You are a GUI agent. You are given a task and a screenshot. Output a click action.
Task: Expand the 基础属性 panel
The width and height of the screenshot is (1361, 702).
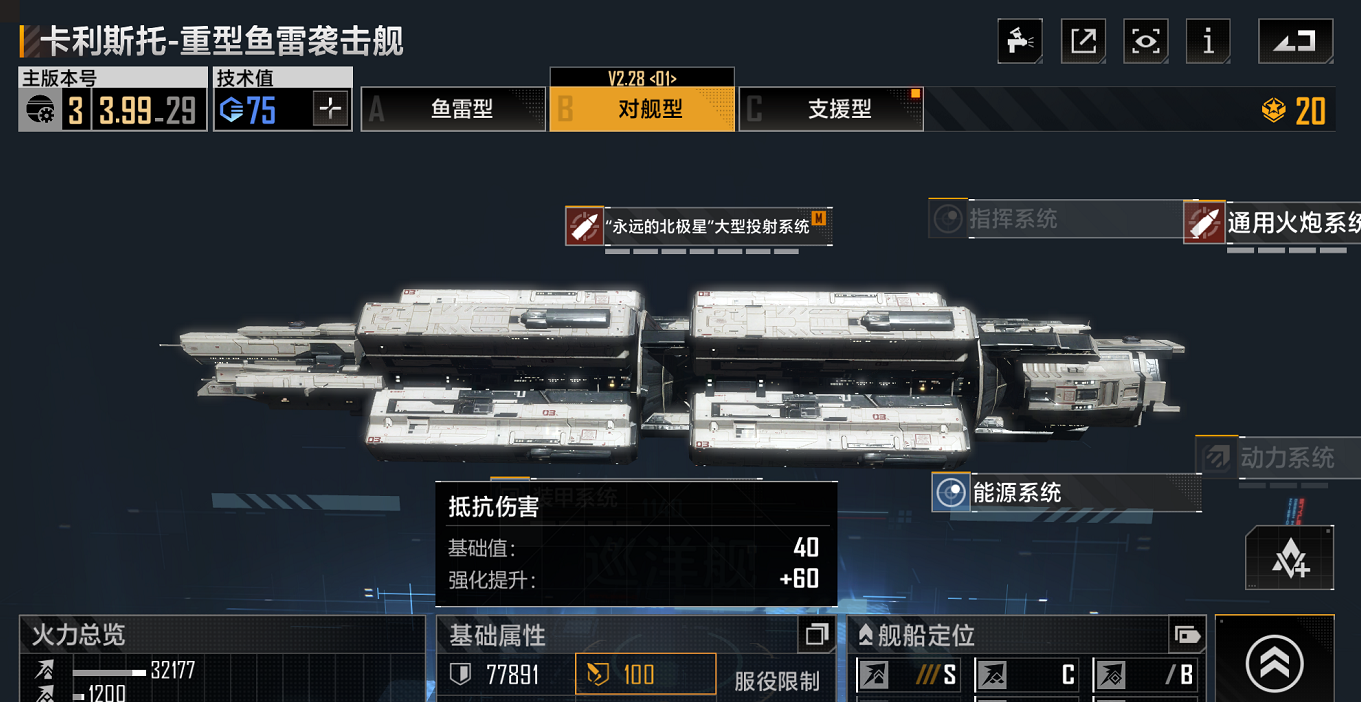click(816, 635)
